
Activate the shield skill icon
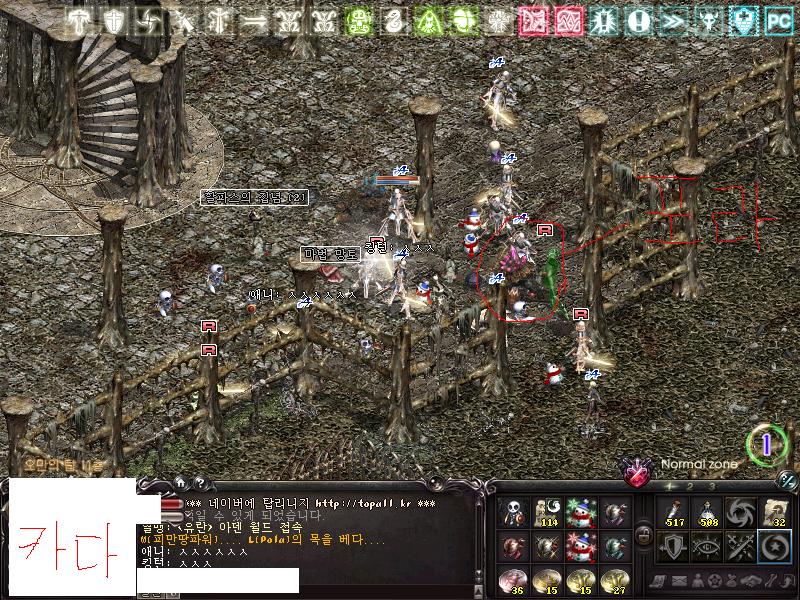tap(675, 545)
